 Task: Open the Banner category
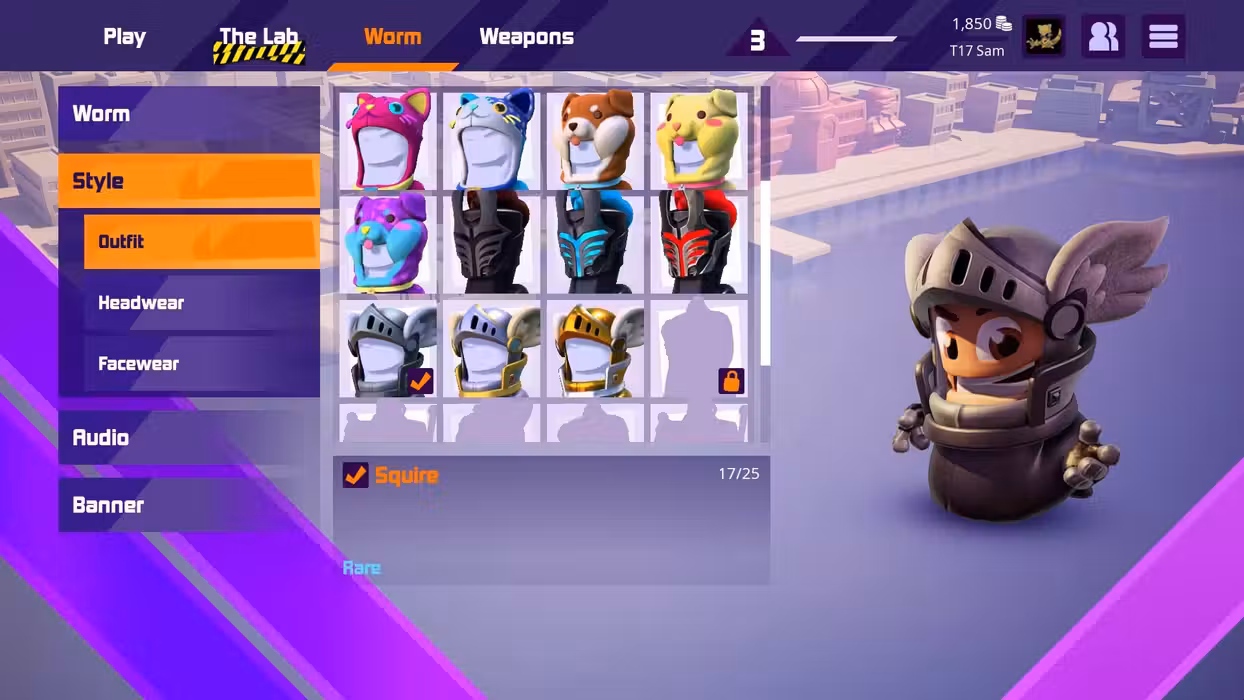pyautogui.click(x=189, y=505)
